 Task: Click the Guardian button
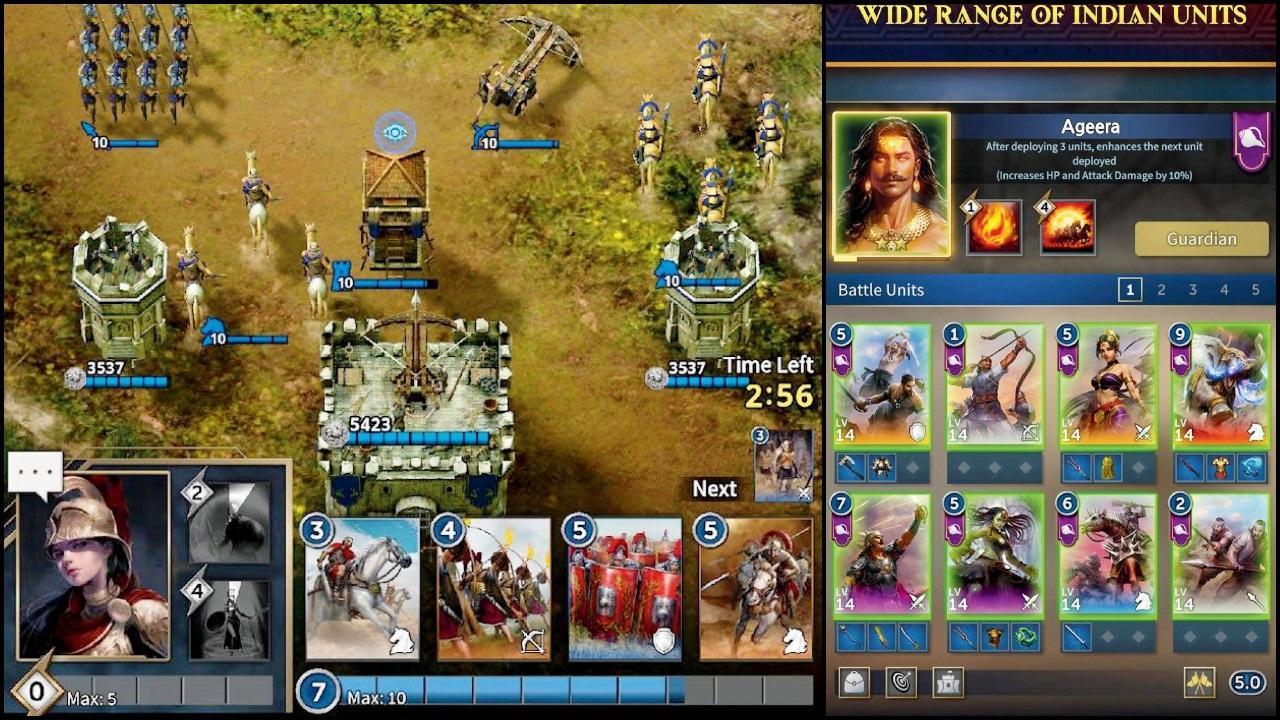[x=1201, y=239]
